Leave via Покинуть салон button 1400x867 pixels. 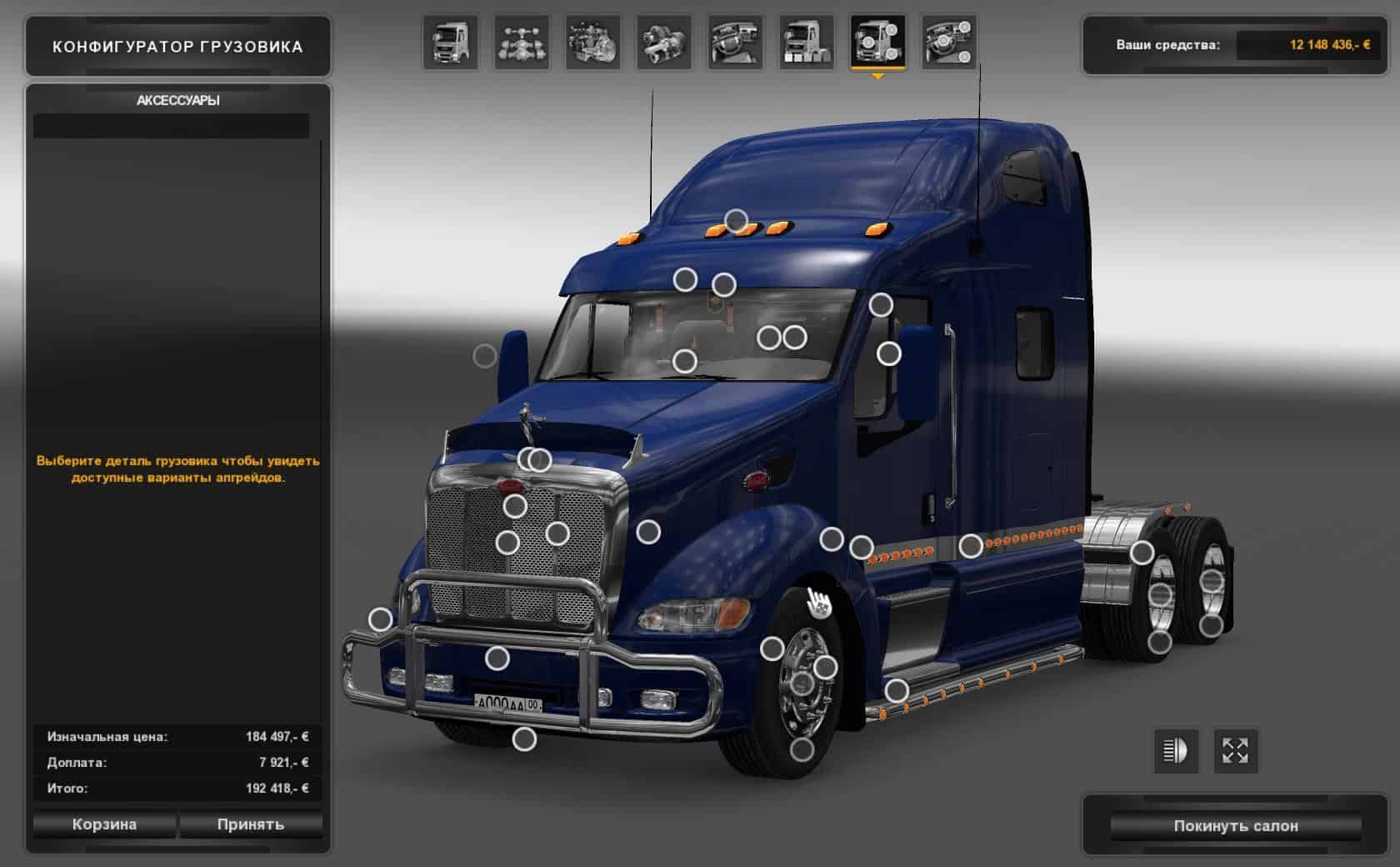click(x=1236, y=826)
